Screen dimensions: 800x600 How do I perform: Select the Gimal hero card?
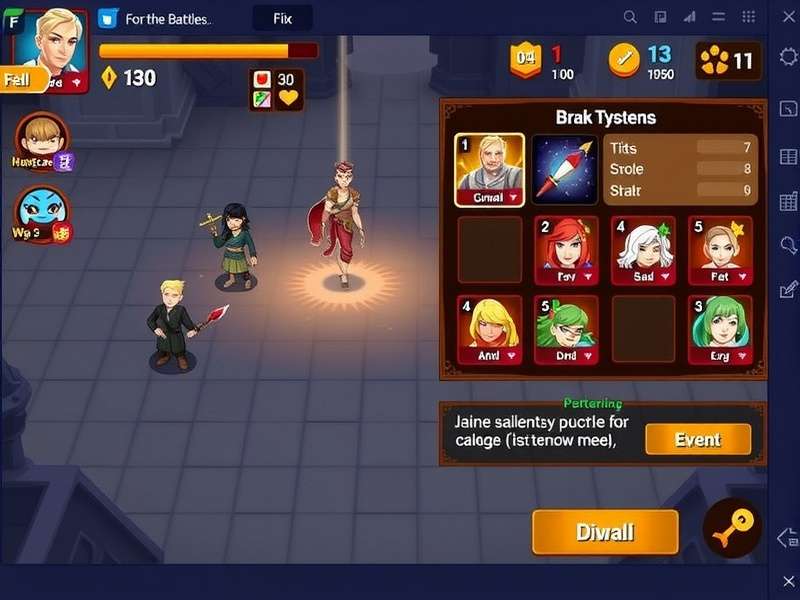[489, 170]
